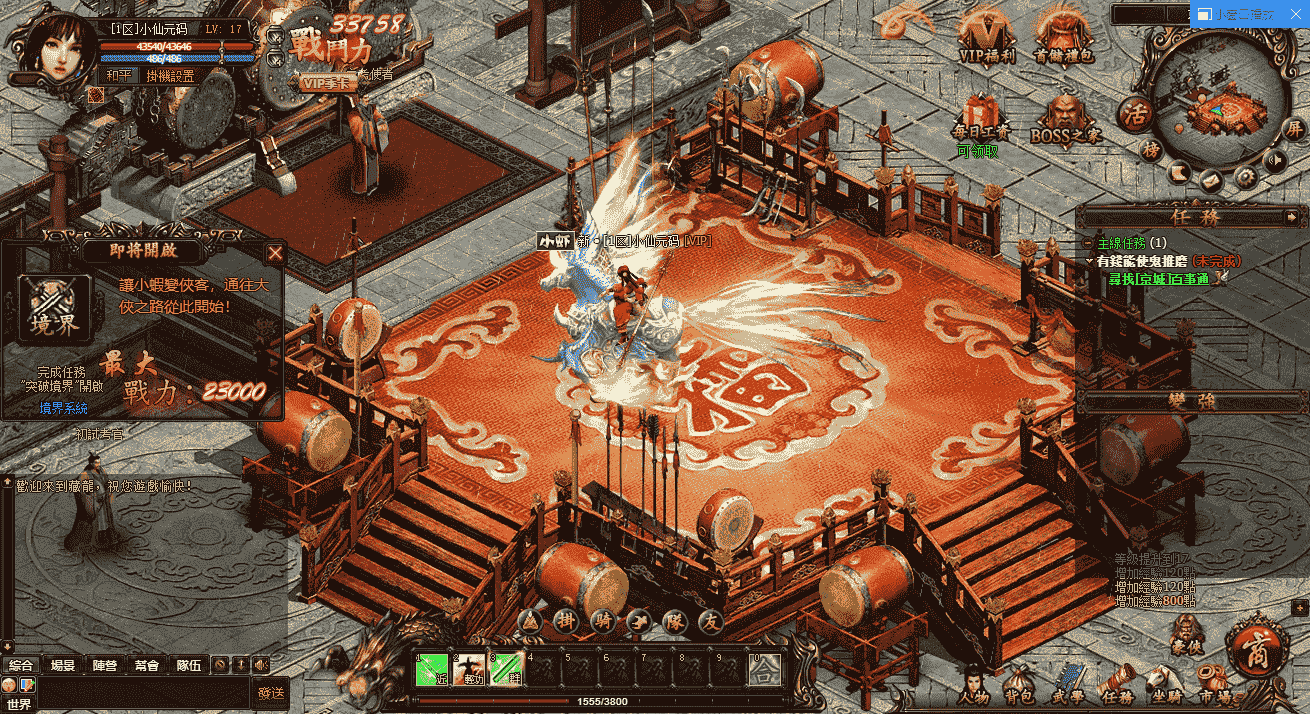Open the 活 activity button beside minimap
1310x714 pixels.
(1136, 112)
